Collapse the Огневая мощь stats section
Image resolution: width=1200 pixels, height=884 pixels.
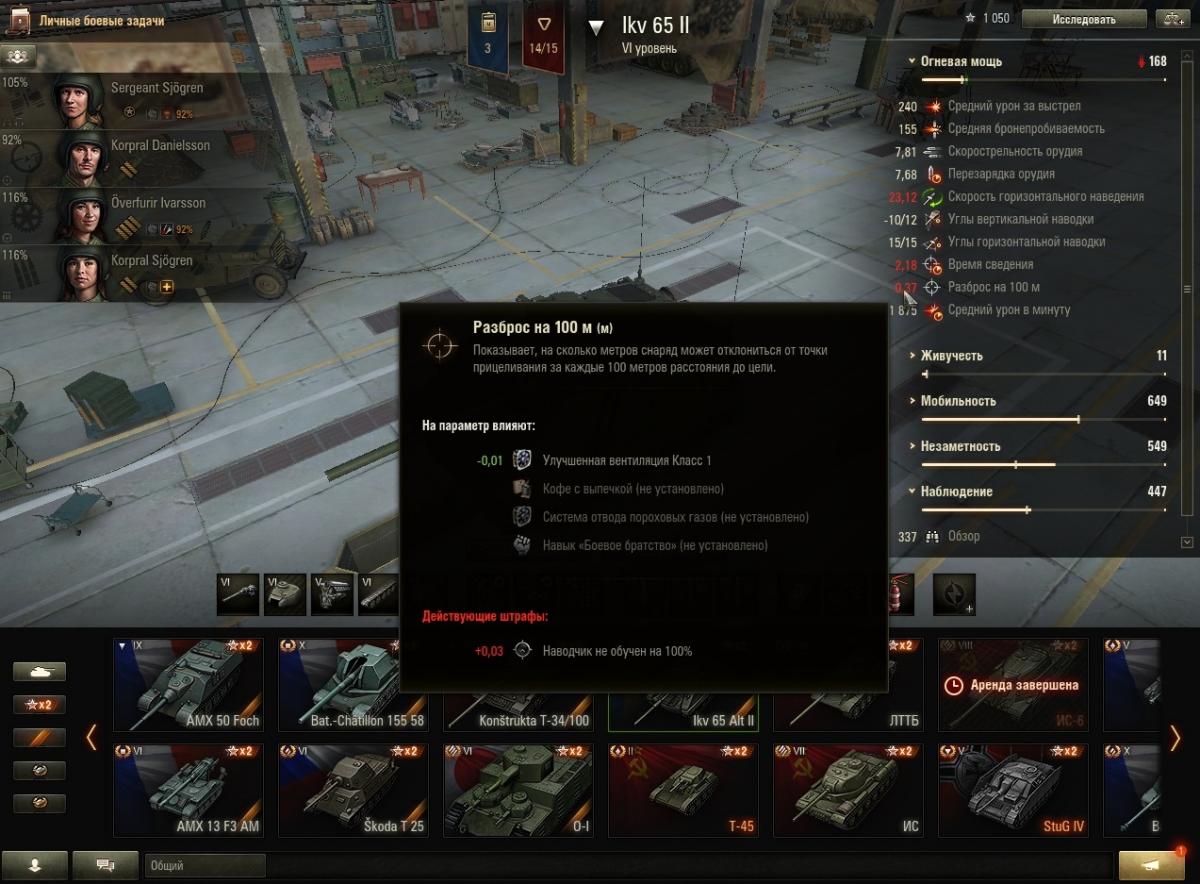(x=961, y=61)
